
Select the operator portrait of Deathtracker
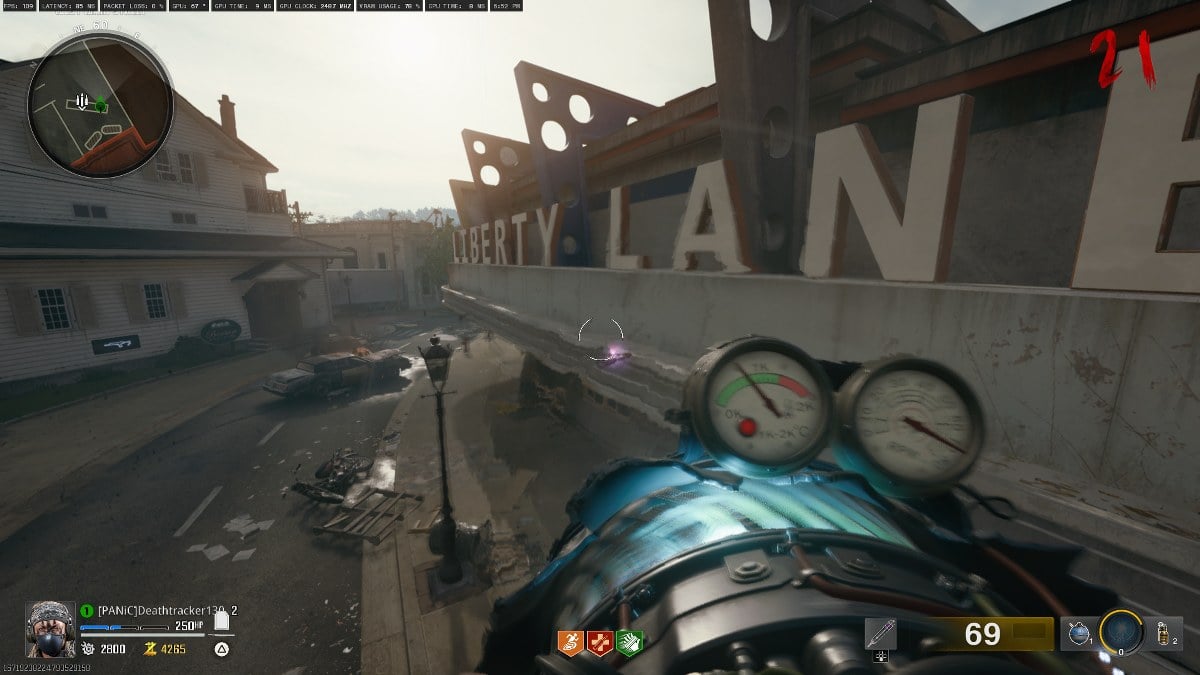[50, 628]
